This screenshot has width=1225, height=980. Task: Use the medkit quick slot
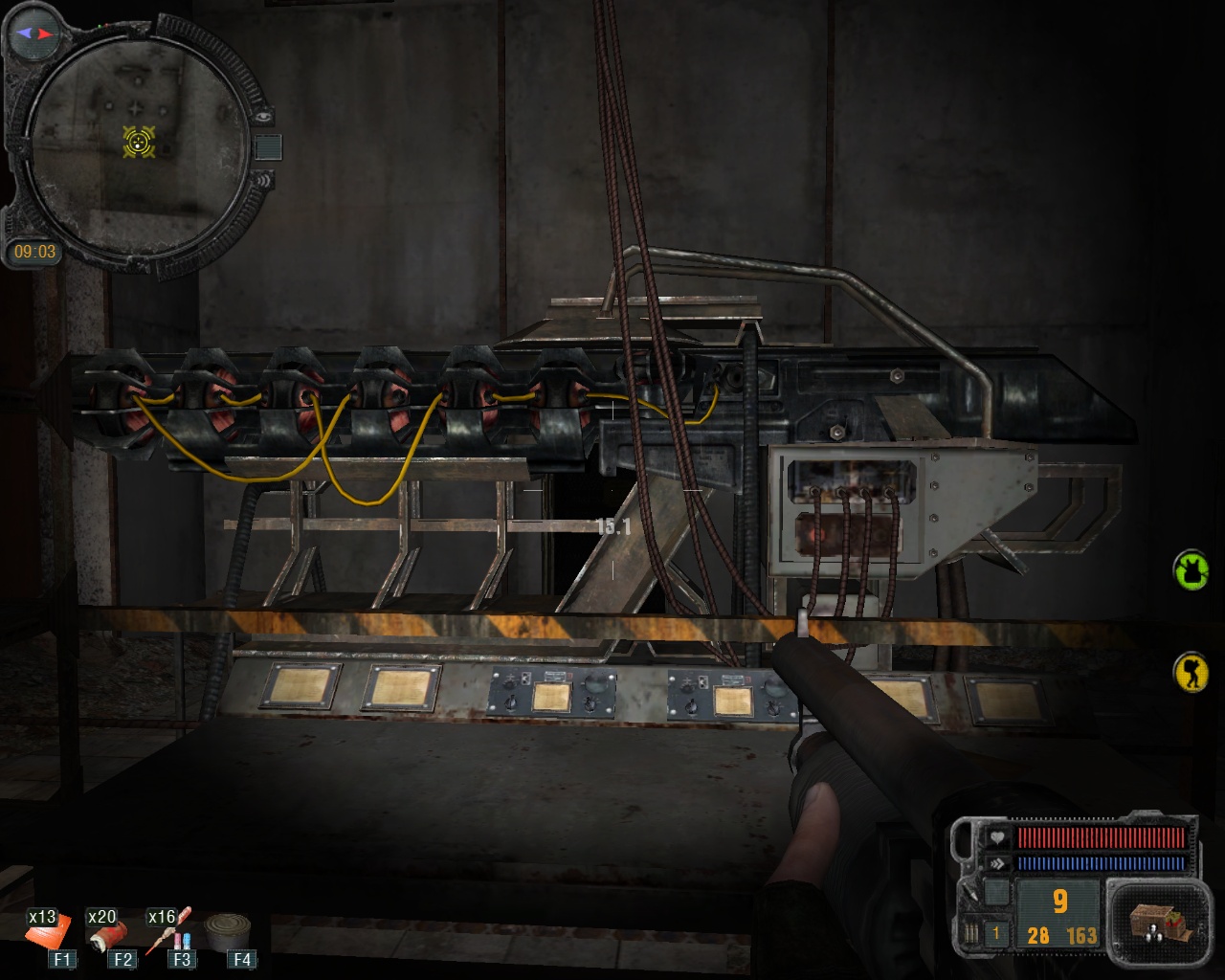[47, 930]
